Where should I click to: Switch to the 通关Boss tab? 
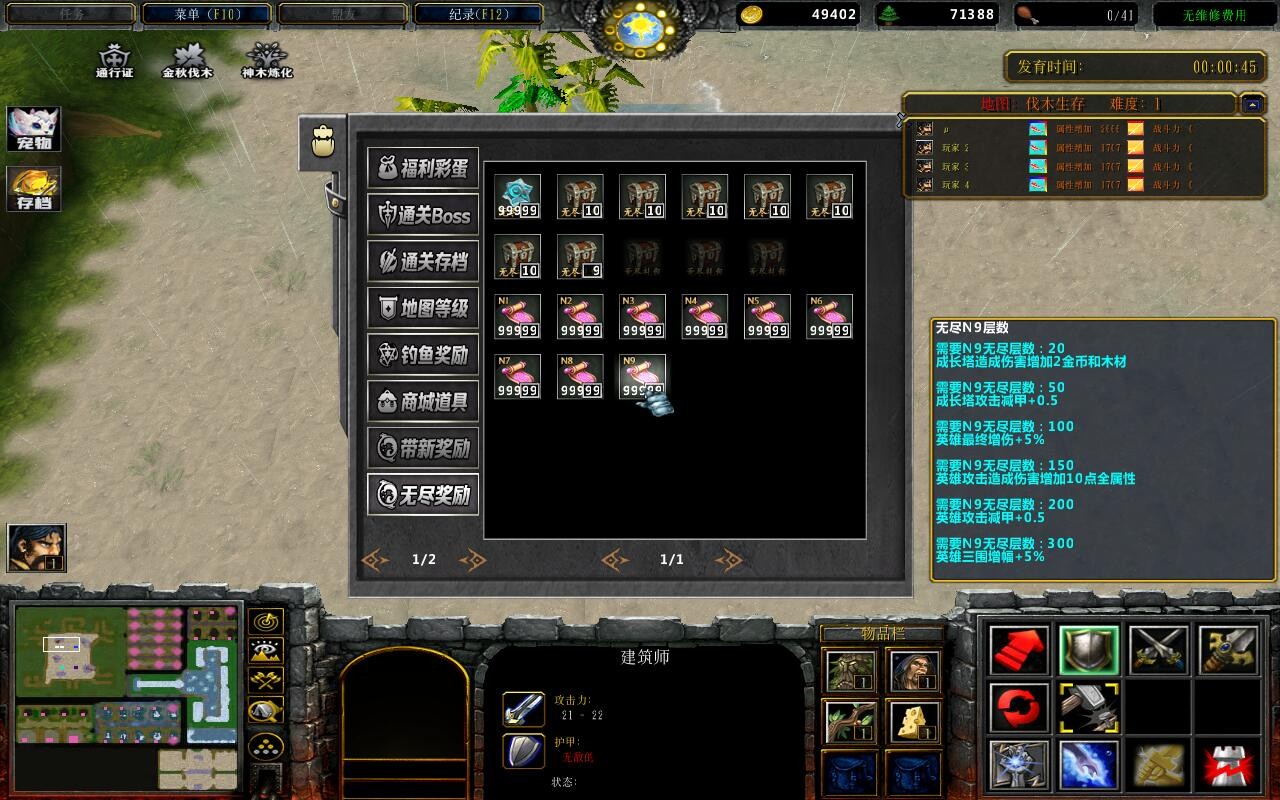(423, 215)
